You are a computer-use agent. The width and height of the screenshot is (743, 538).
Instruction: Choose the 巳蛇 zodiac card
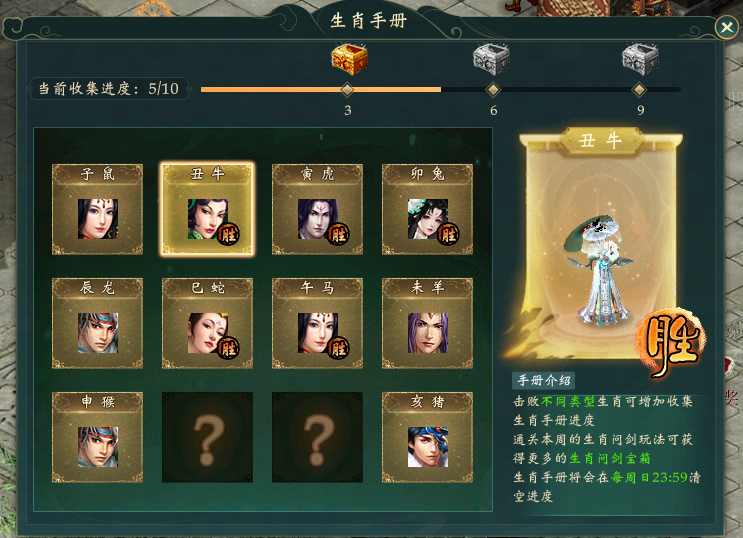208,323
